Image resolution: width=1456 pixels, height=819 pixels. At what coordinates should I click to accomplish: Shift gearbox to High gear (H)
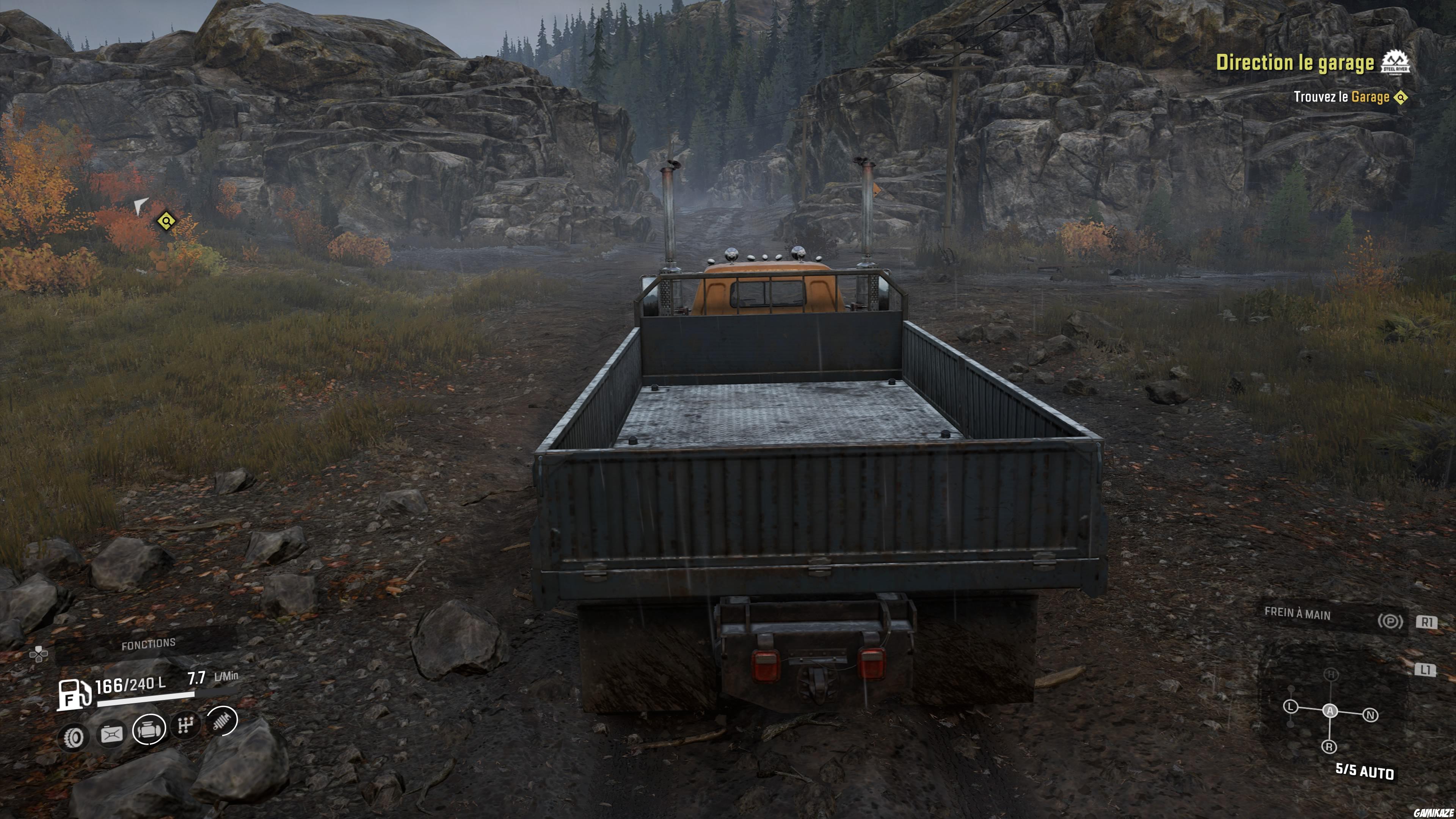pos(1331,674)
